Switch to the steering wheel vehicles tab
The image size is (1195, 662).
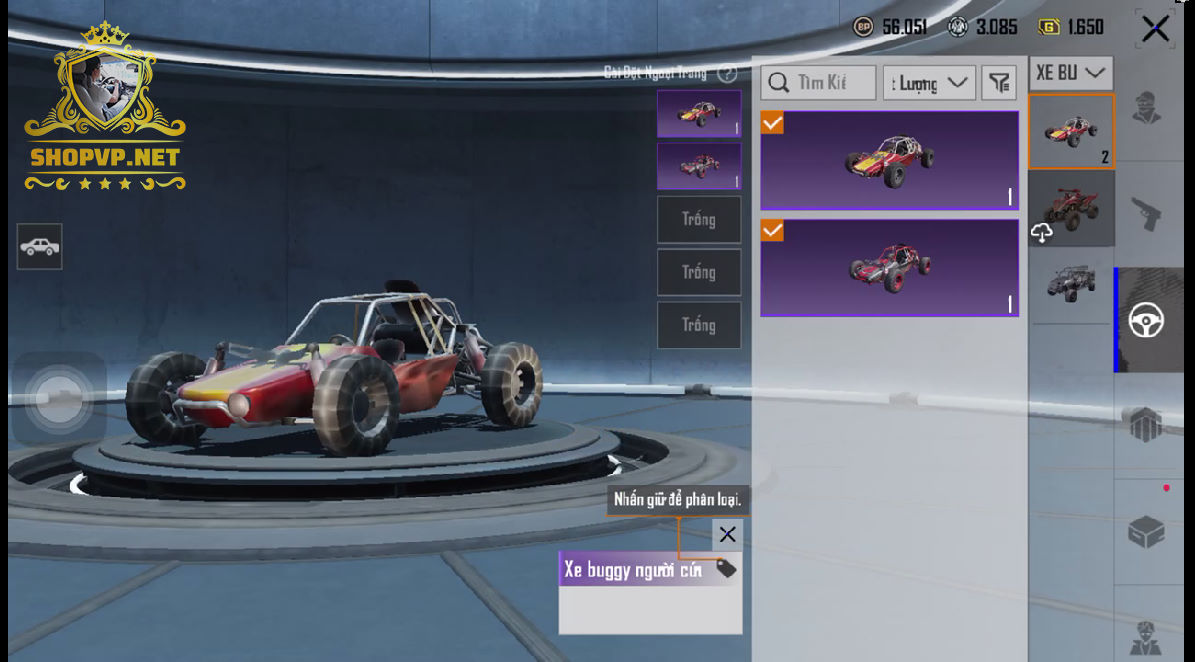point(1146,320)
